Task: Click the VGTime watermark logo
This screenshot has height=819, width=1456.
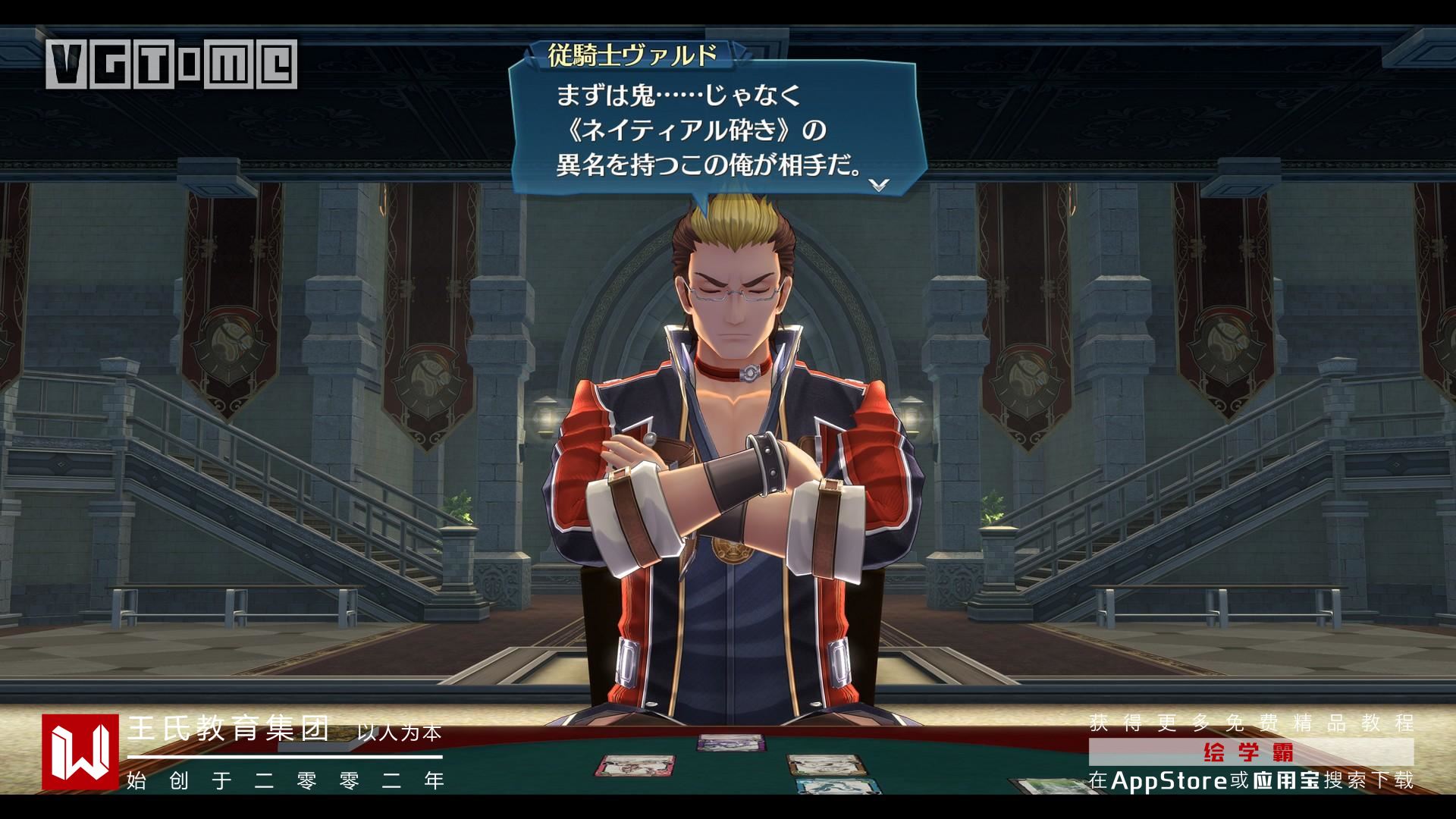Action: (x=171, y=64)
